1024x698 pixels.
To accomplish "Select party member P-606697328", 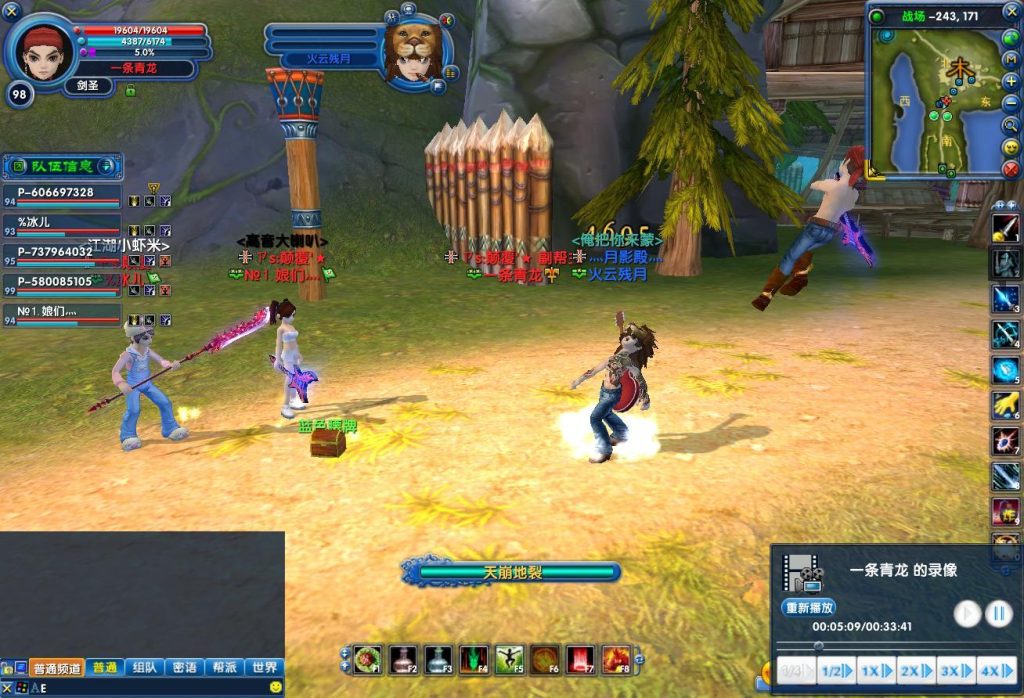I will coord(62,194).
